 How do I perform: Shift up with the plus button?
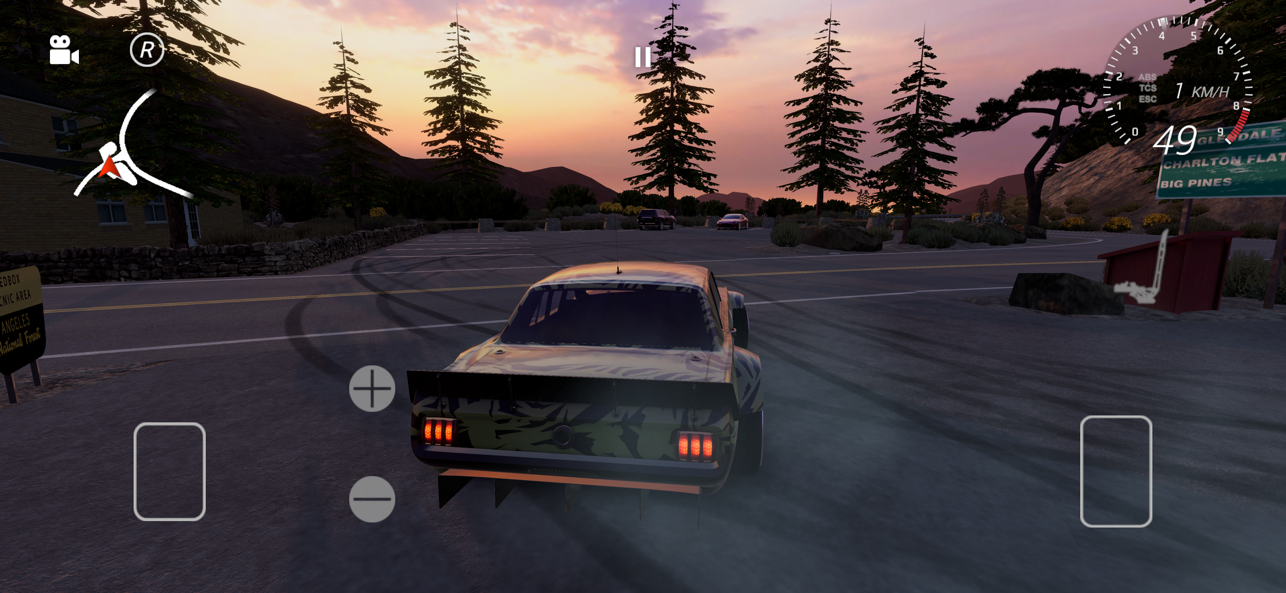372,388
